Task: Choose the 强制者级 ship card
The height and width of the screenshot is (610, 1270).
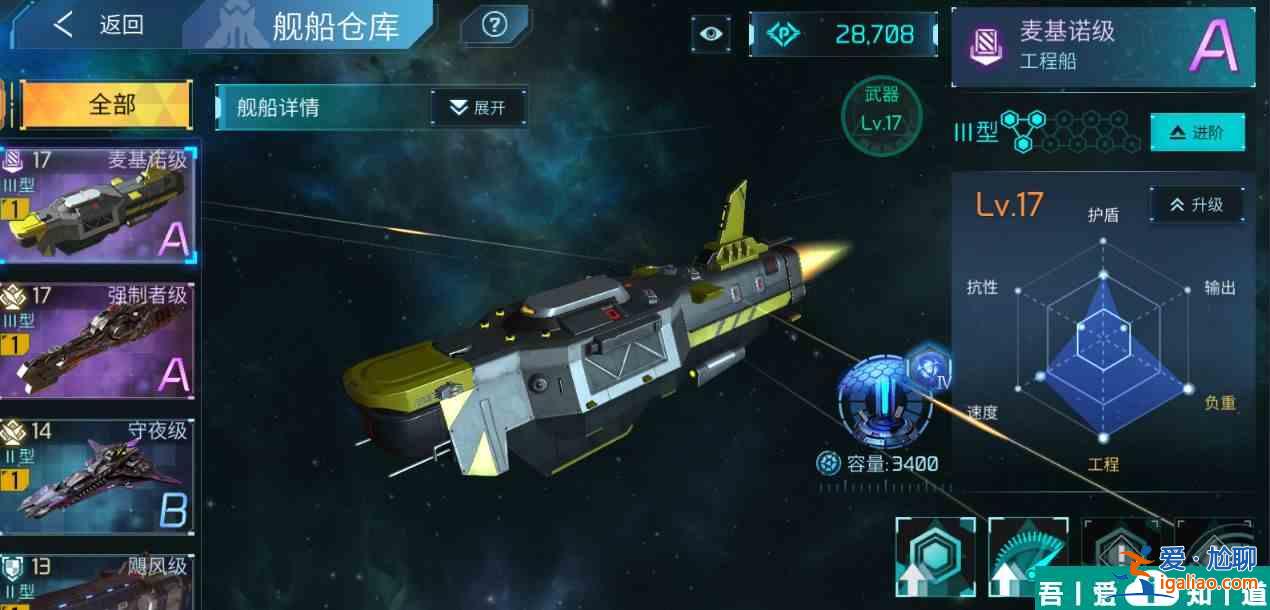Action: pyautogui.click(x=98, y=340)
